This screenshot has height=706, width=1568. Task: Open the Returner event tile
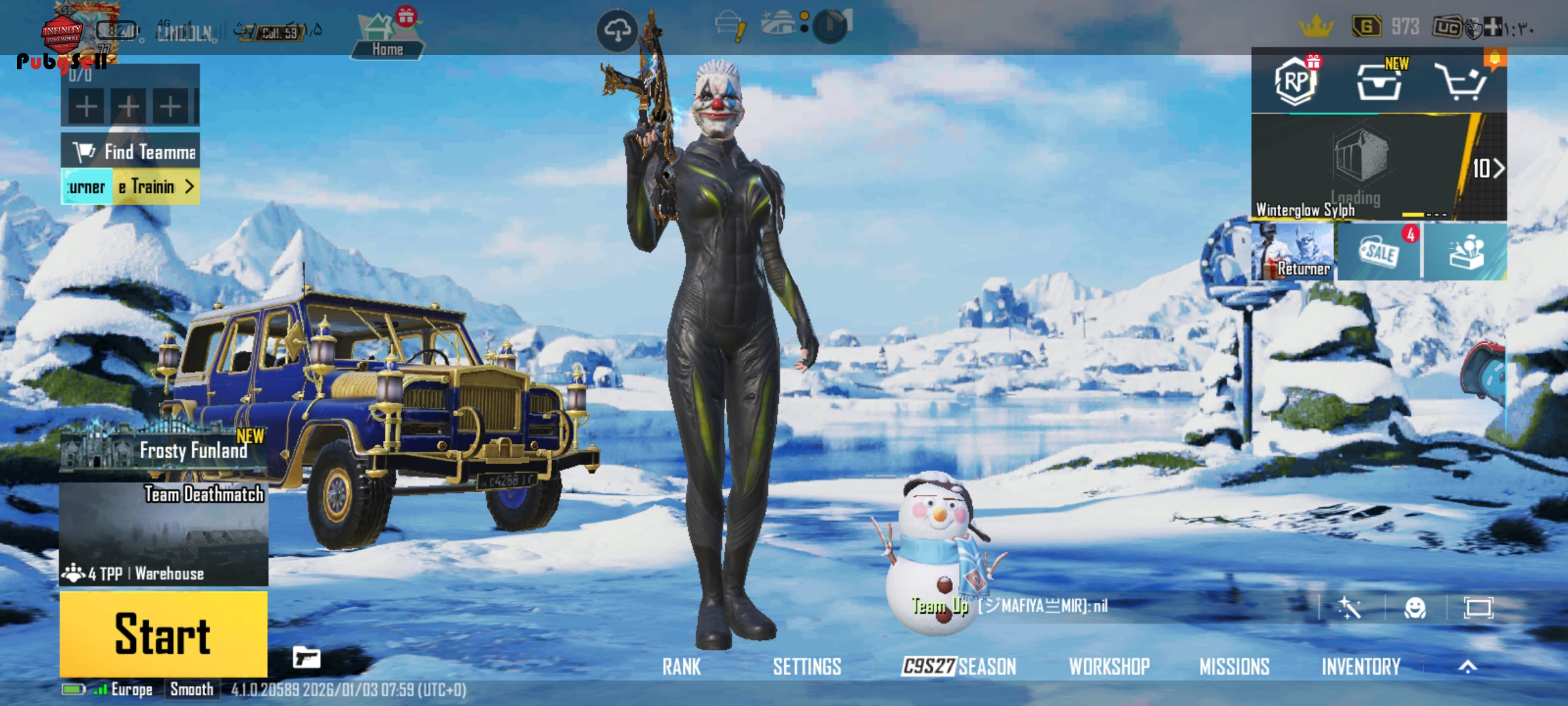1293,252
